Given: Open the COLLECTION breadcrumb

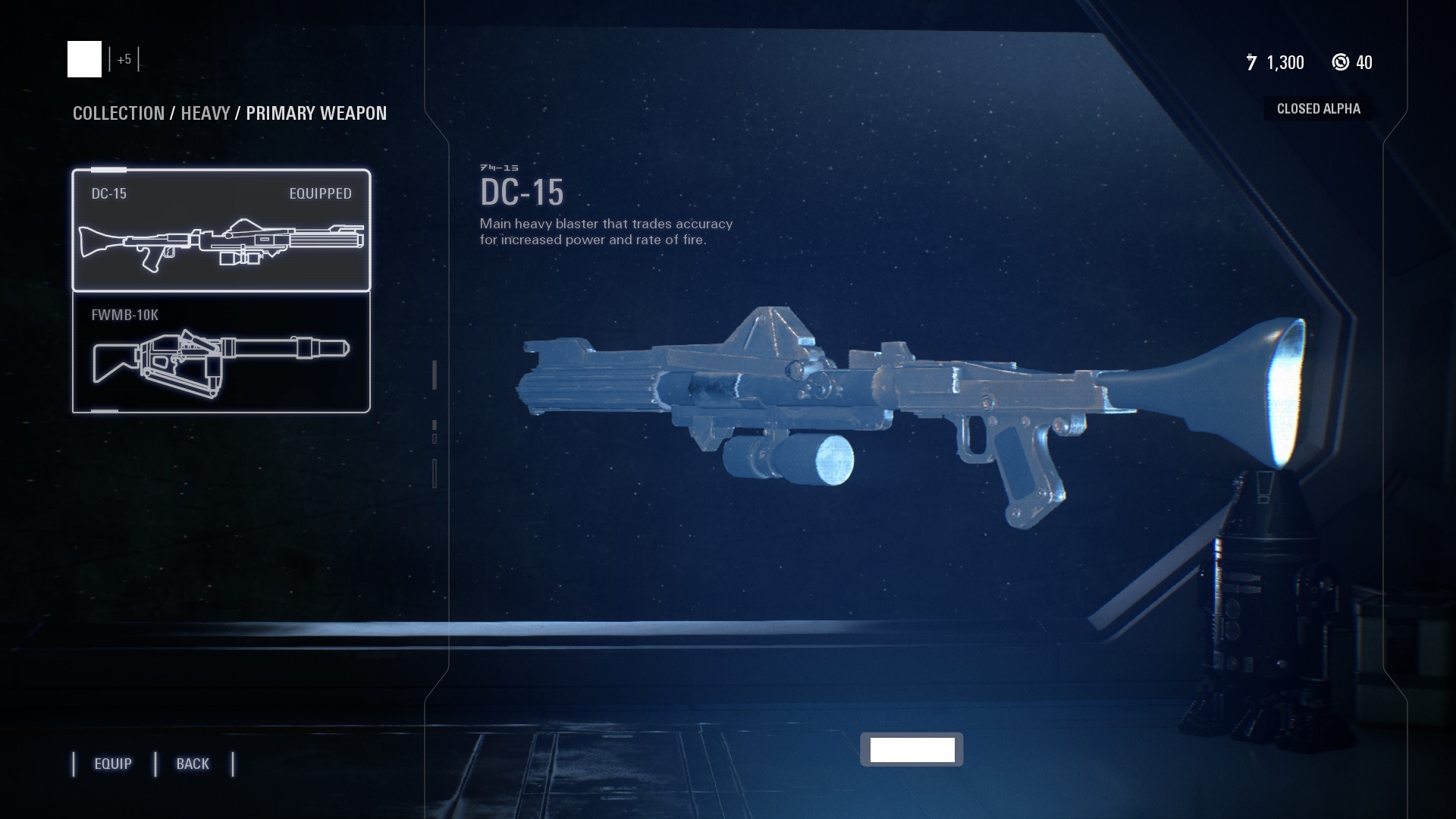Looking at the screenshot, I should pos(118,113).
